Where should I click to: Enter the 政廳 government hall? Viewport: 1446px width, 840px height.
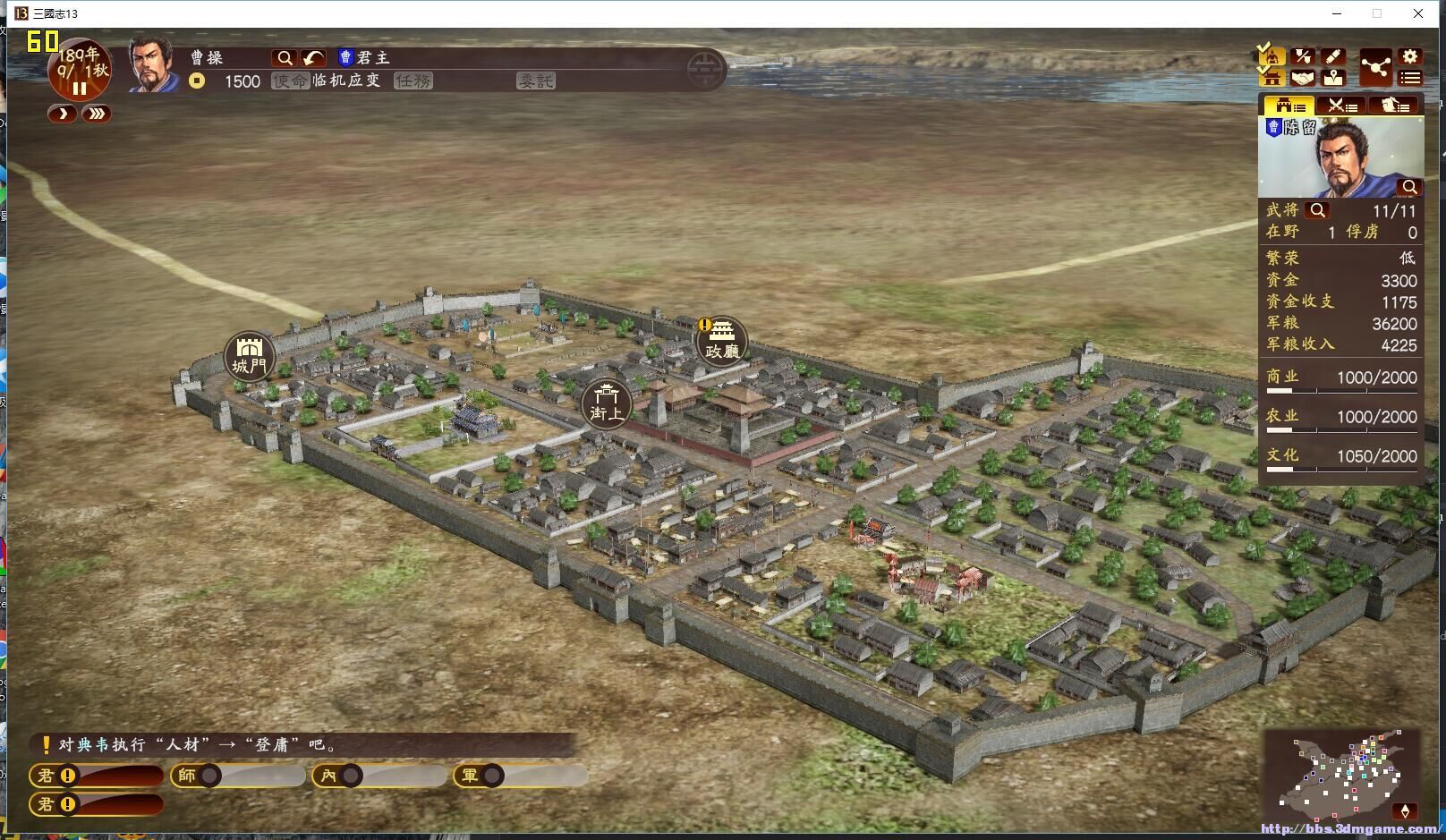pos(721,340)
